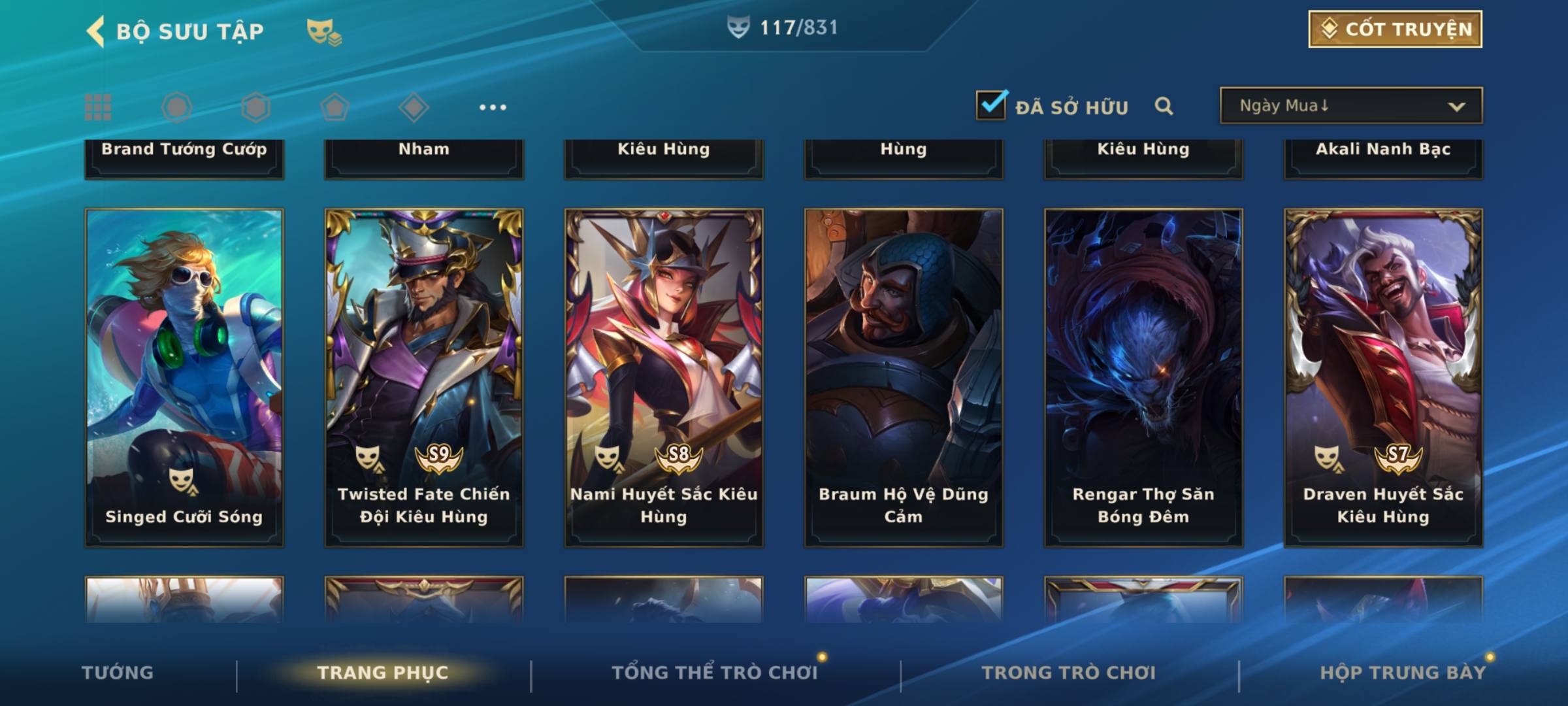Open Rengar Thợ Săn Bóng Đêm skin
1568x706 pixels.
point(1143,377)
